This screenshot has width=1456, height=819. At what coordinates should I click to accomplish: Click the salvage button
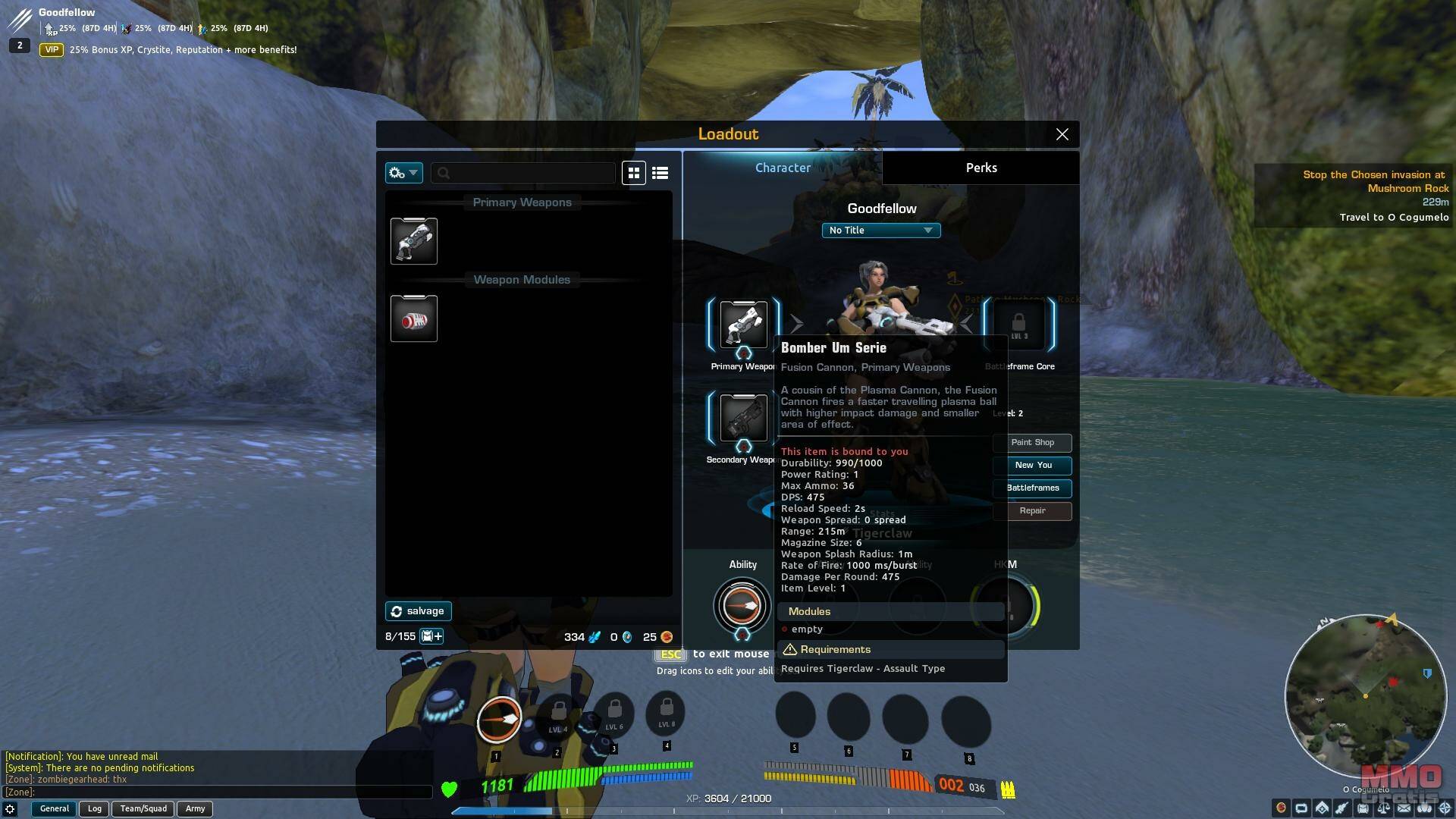click(x=418, y=611)
